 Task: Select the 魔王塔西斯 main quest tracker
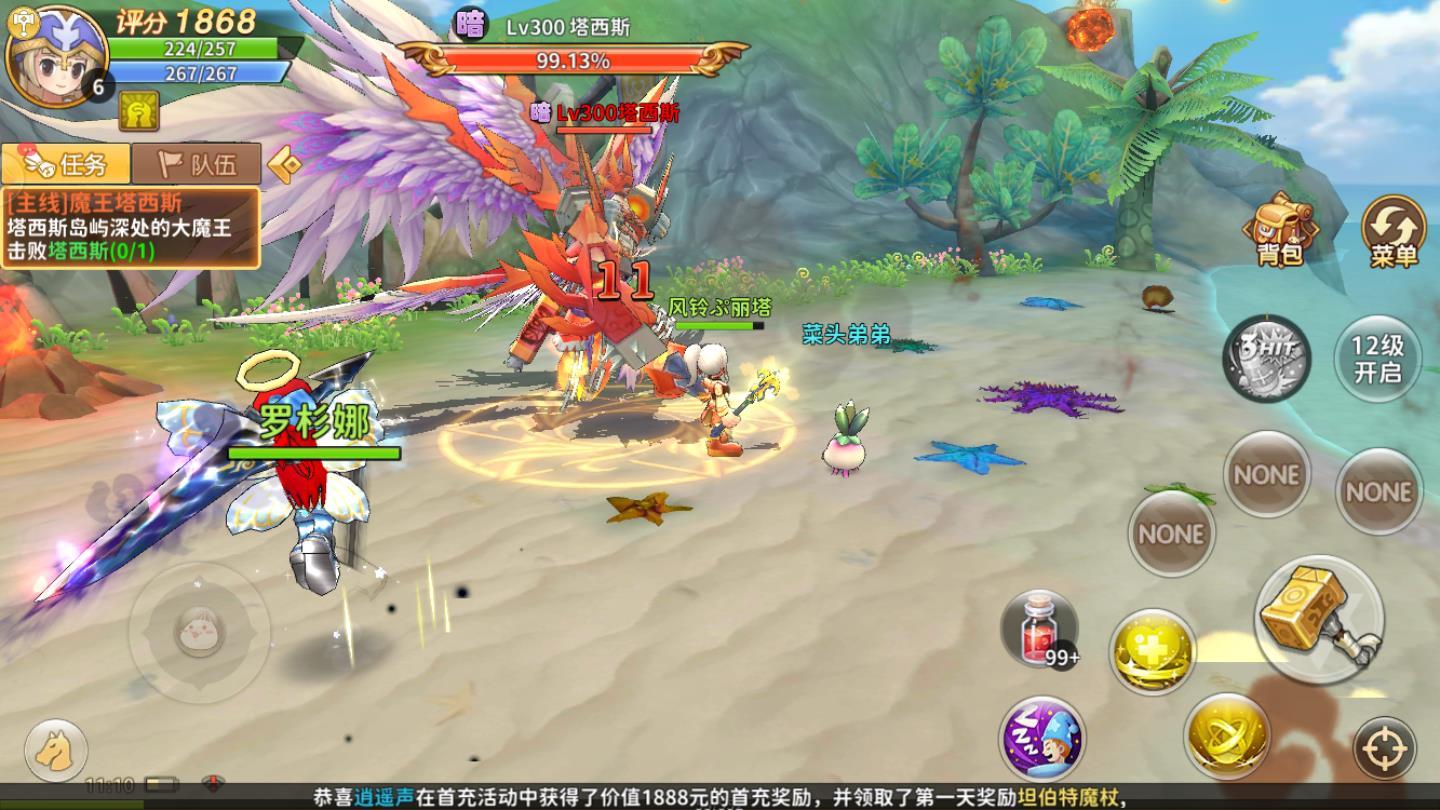[x=130, y=227]
